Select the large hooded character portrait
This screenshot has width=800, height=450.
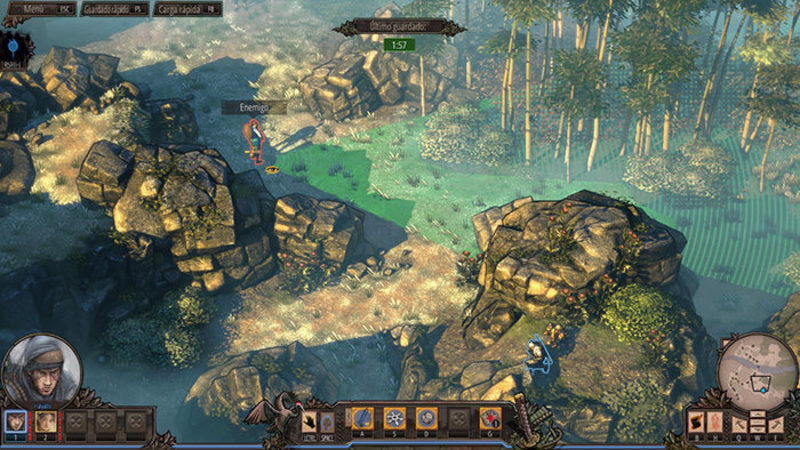pos(41,368)
